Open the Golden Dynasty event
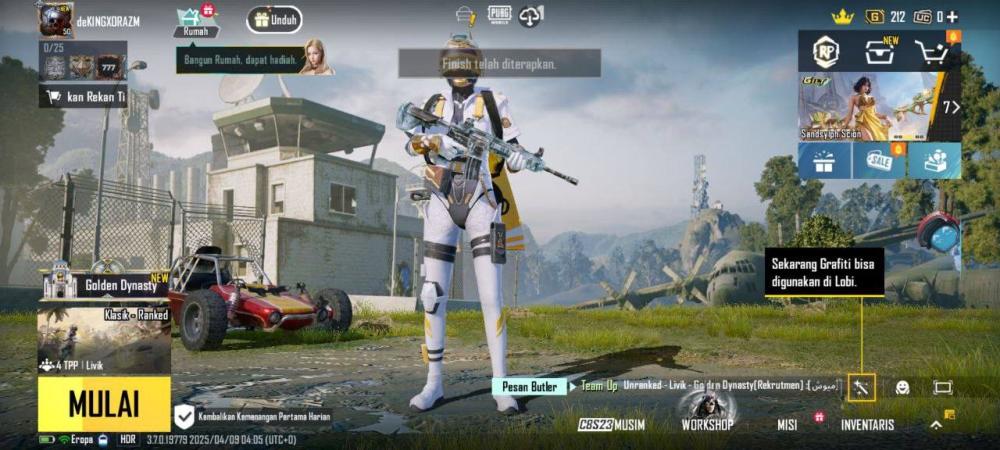1000x450 pixels. click(x=104, y=285)
